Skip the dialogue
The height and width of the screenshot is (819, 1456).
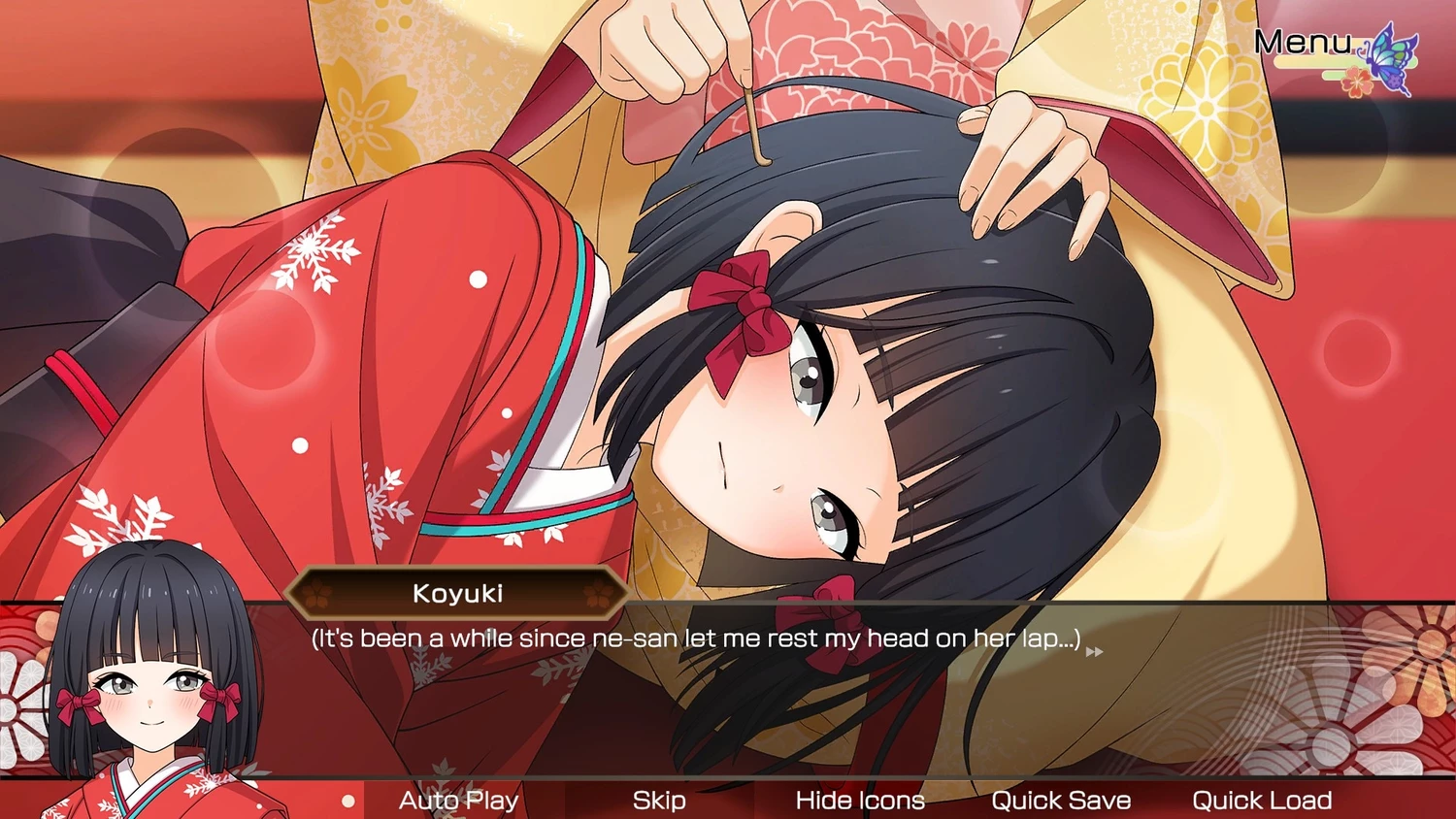pos(659,801)
